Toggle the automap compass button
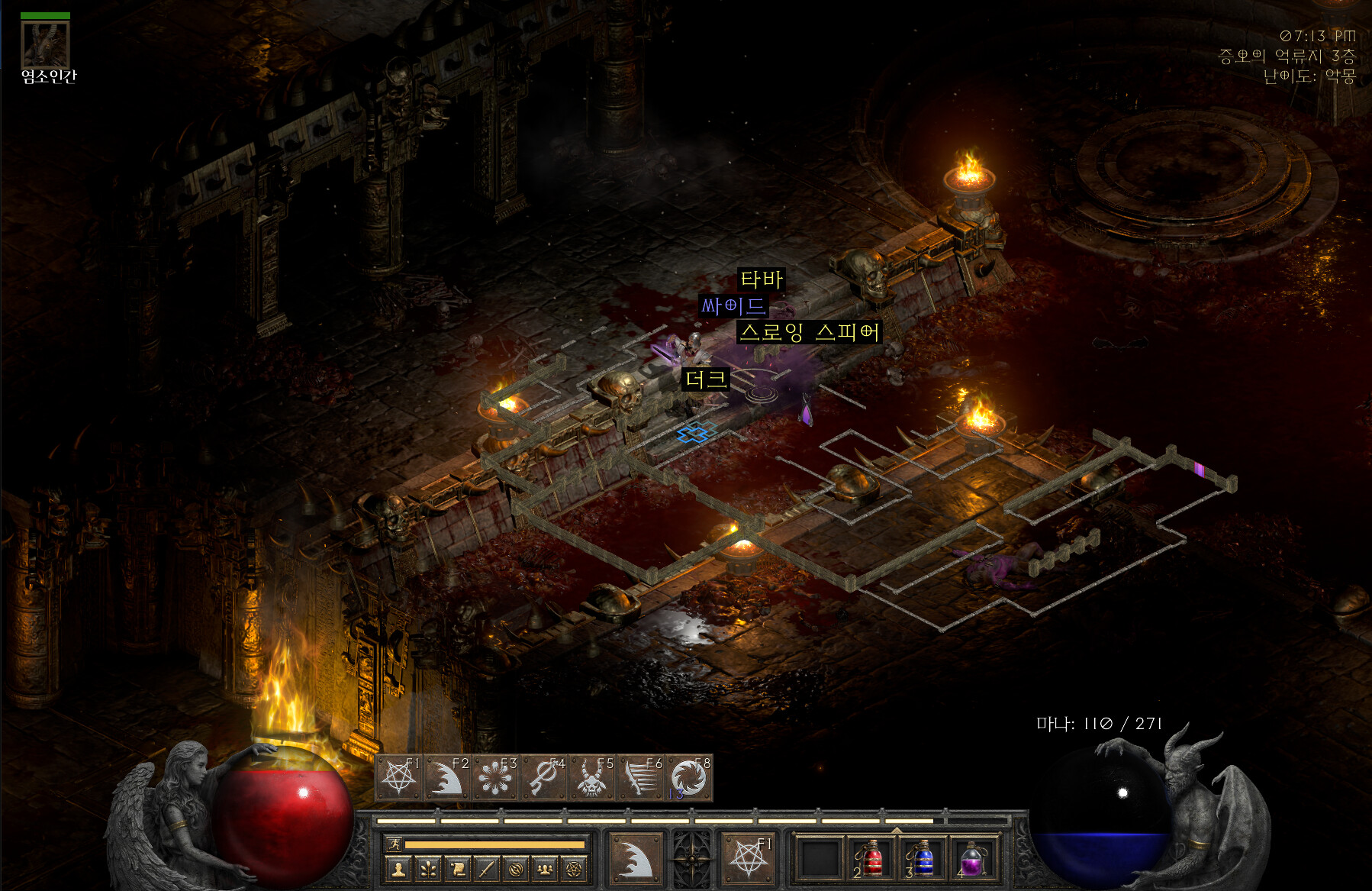Screen dimensions: 1372x891 [x=516, y=868]
